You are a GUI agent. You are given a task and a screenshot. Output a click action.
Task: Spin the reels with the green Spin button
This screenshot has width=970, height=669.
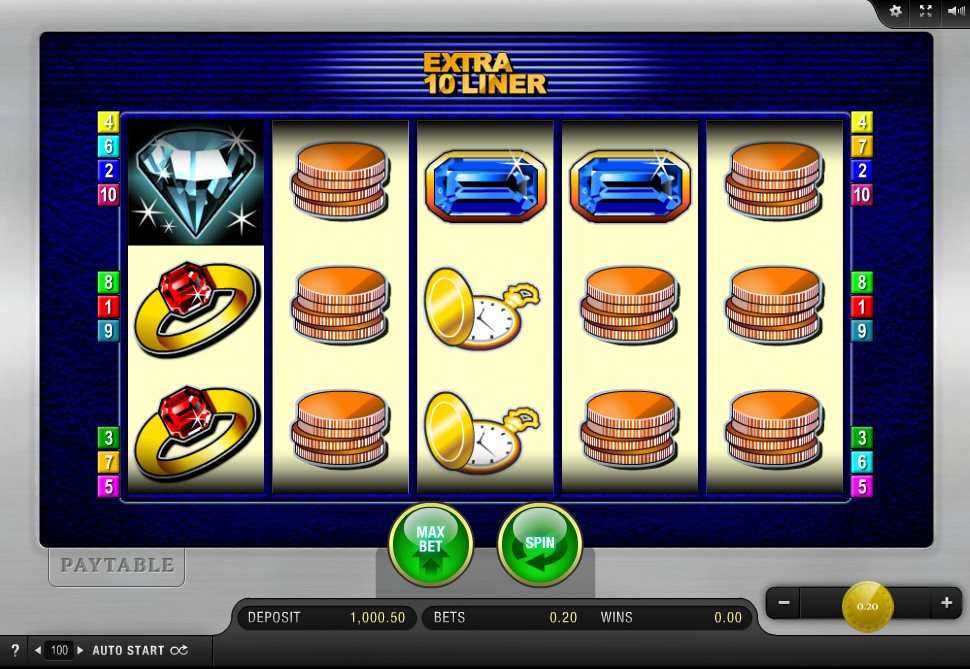(x=540, y=544)
